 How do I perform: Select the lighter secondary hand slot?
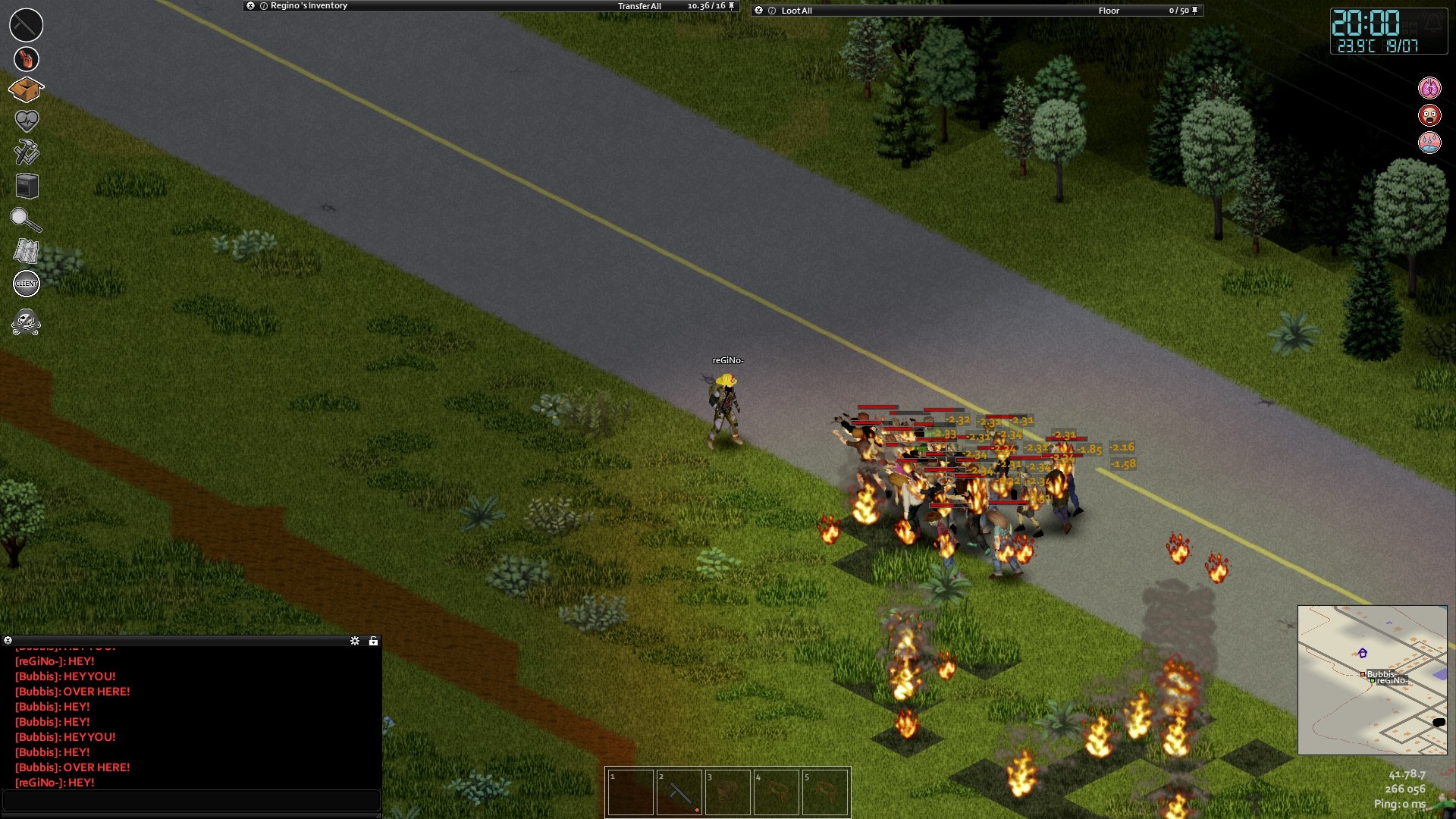coord(27,59)
